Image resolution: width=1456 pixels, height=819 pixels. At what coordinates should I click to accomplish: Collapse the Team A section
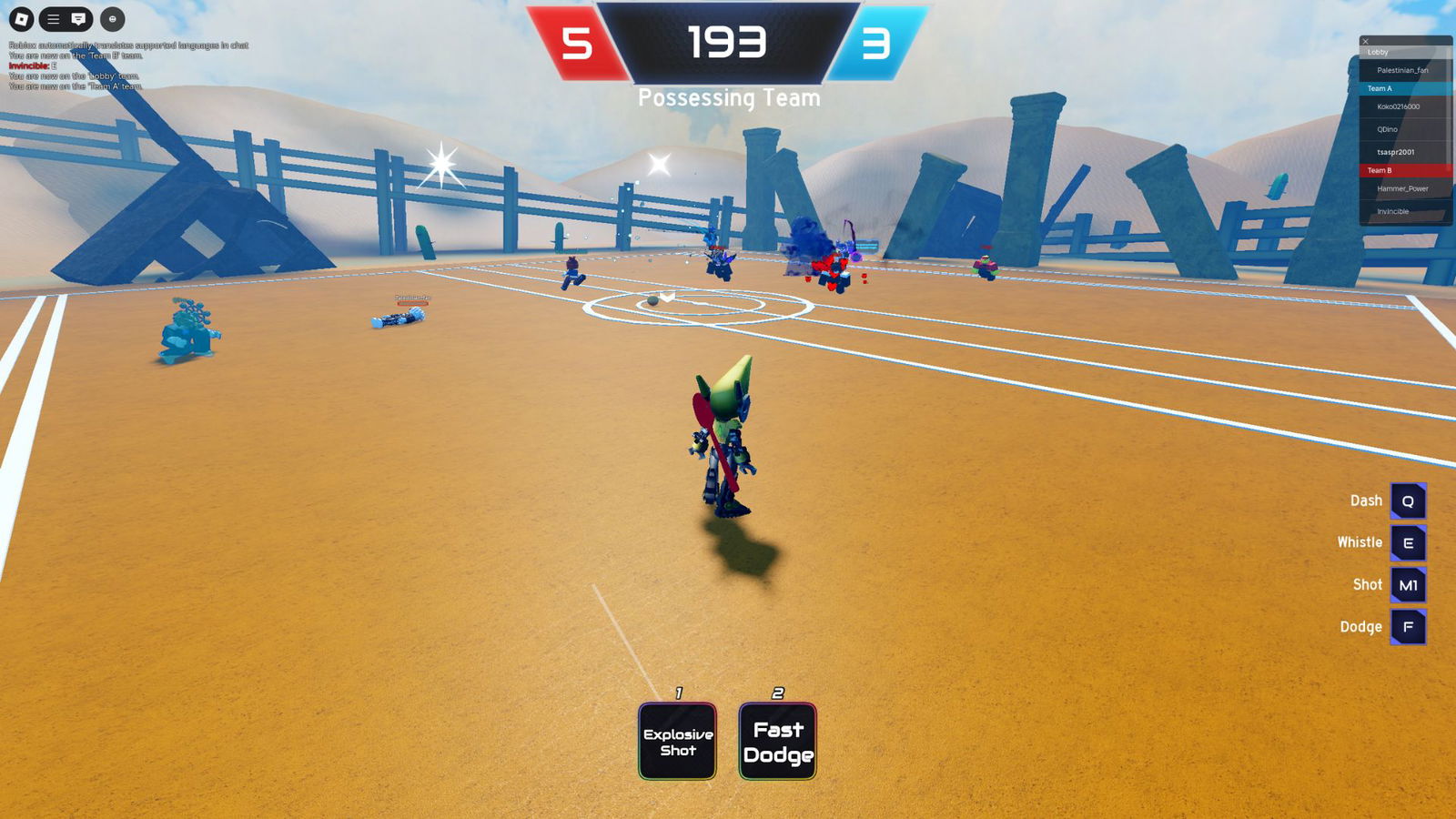point(1377,88)
